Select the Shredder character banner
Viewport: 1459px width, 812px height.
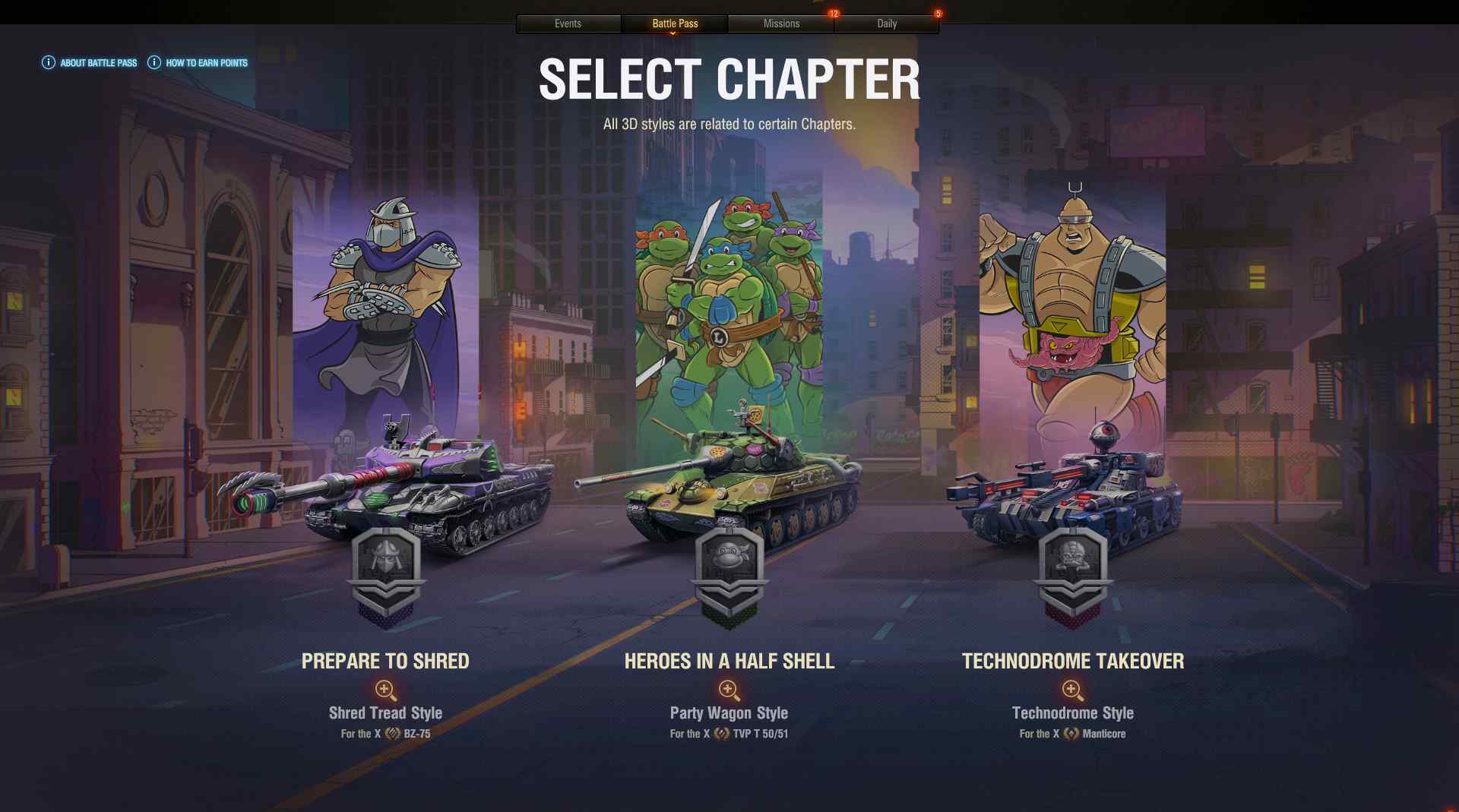coord(385,304)
